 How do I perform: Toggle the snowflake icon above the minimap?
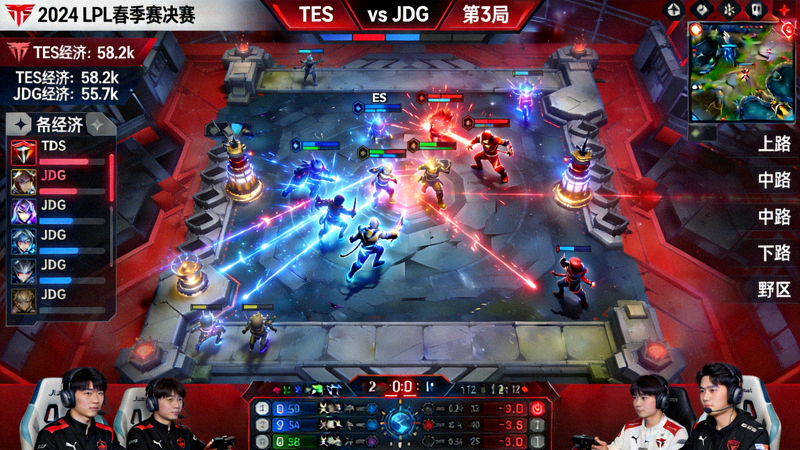pyautogui.click(x=730, y=10)
